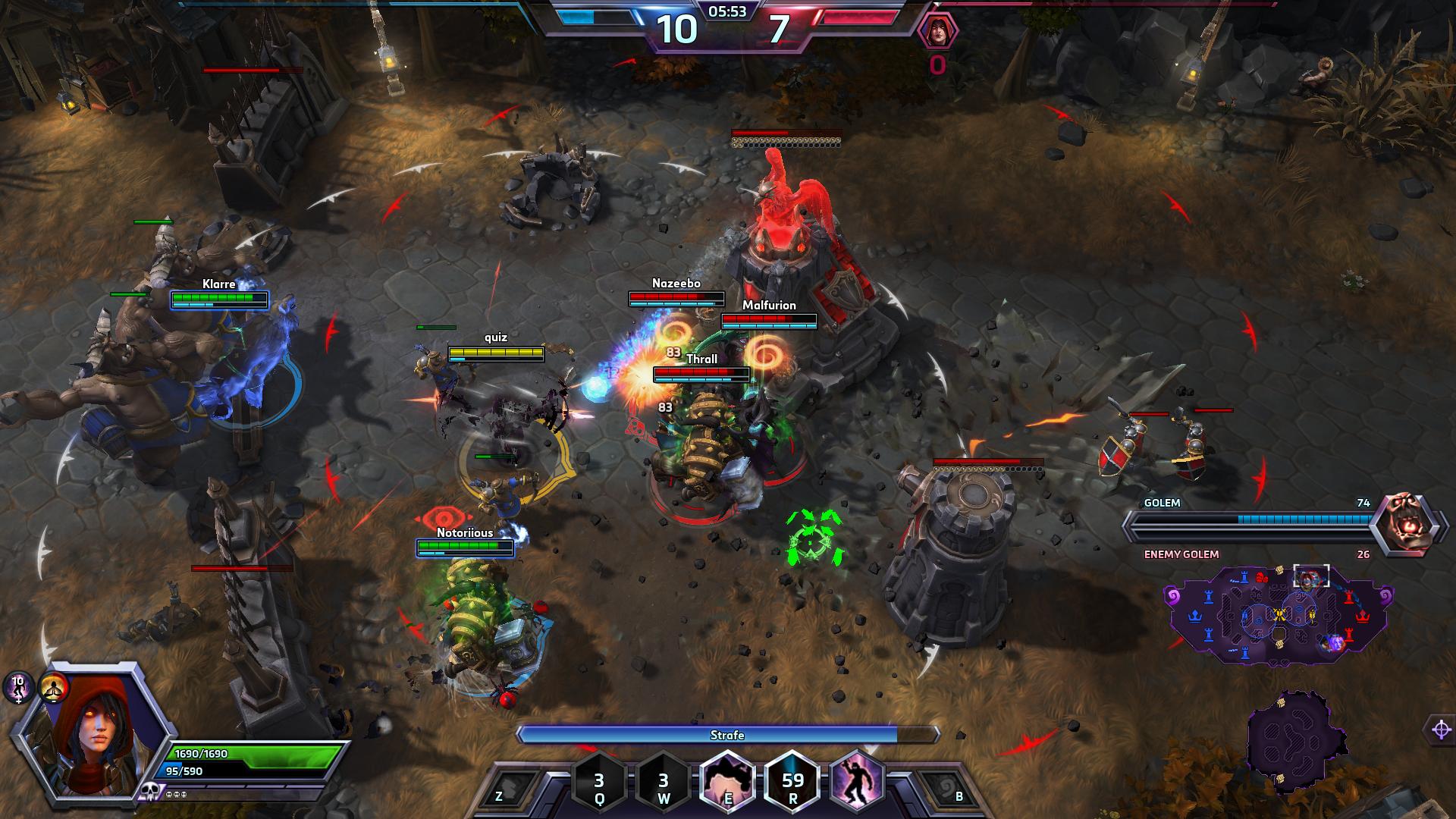
Task: Cast the E ability
Action: [x=727, y=781]
